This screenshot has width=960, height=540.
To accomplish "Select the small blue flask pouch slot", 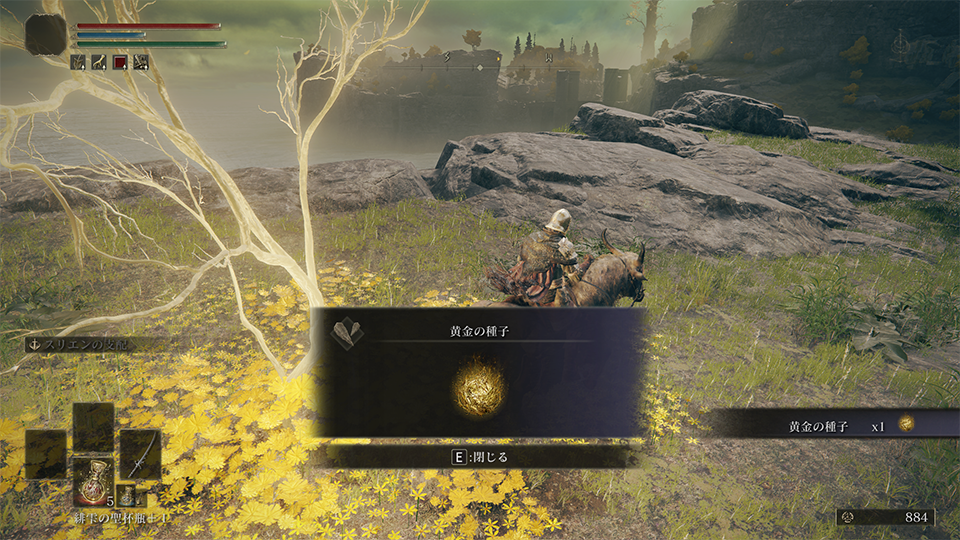I will (x=126, y=495).
